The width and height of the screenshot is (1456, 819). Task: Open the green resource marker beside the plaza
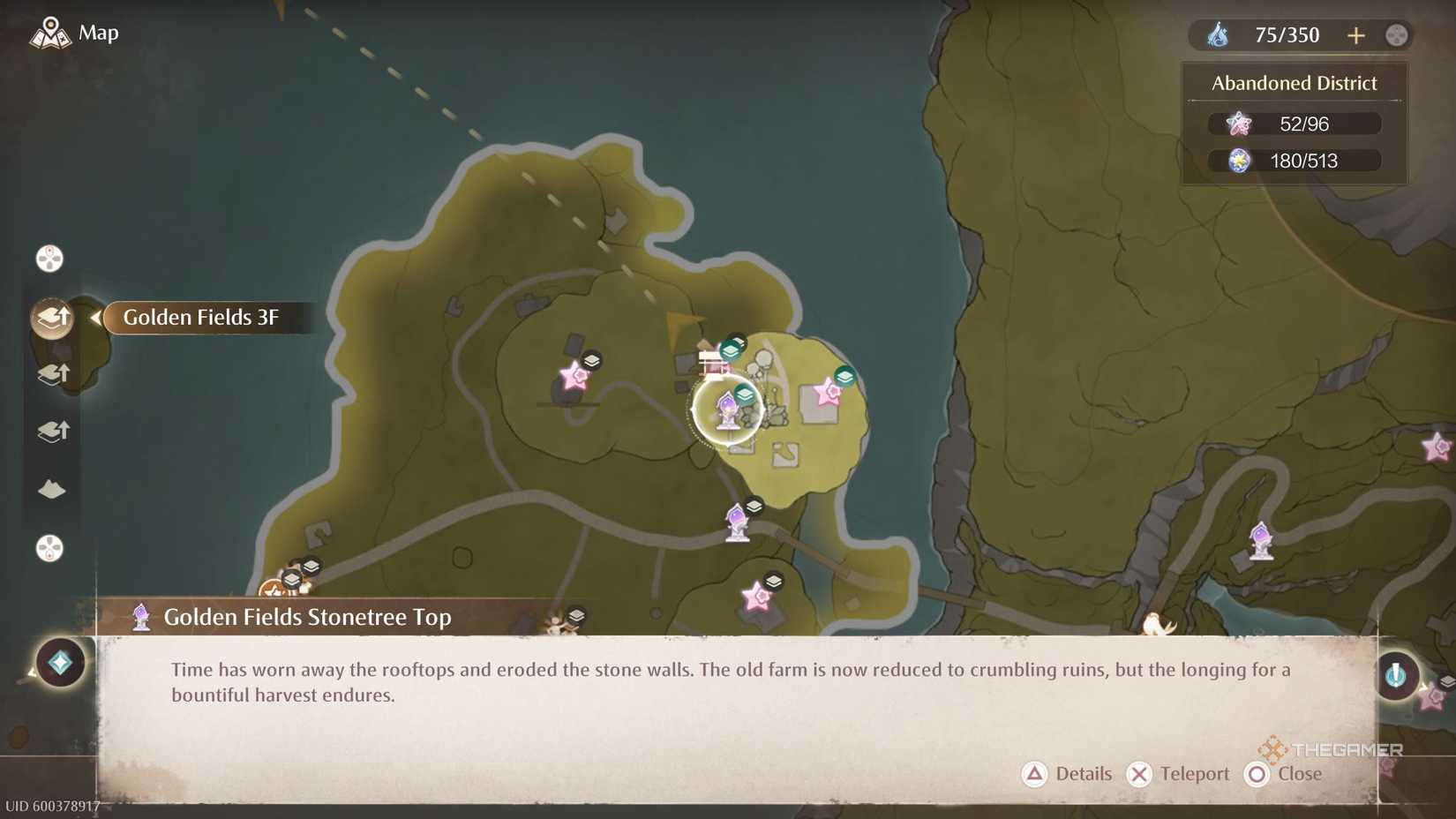pos(844,374)
